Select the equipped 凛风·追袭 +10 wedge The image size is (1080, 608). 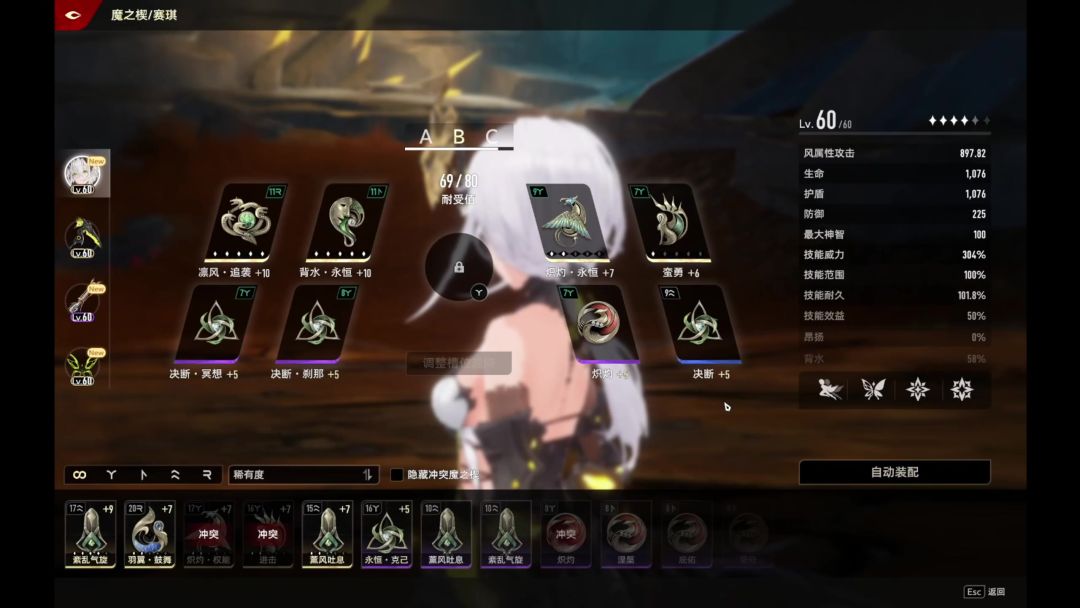[x=243, y=222]
